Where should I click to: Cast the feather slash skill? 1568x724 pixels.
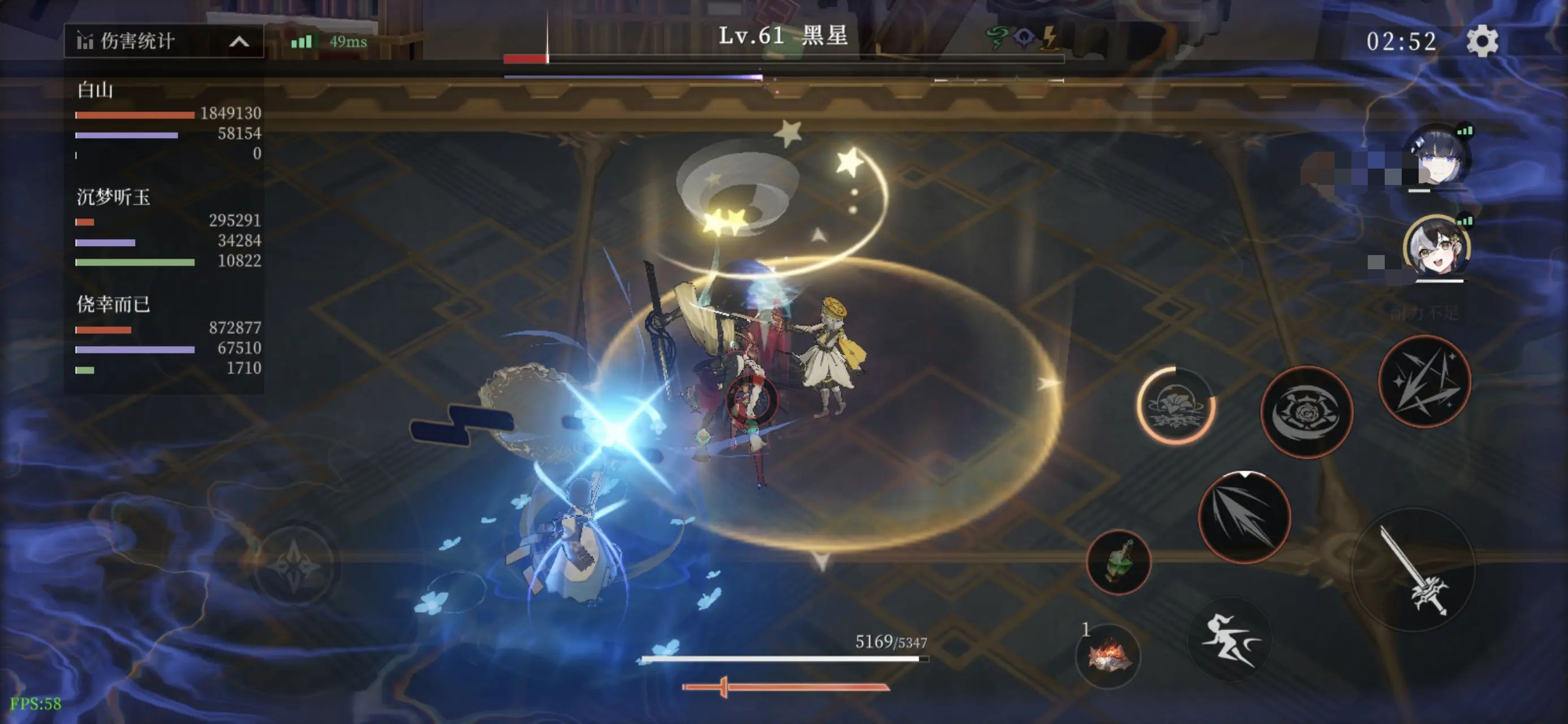click(1243, 517)
